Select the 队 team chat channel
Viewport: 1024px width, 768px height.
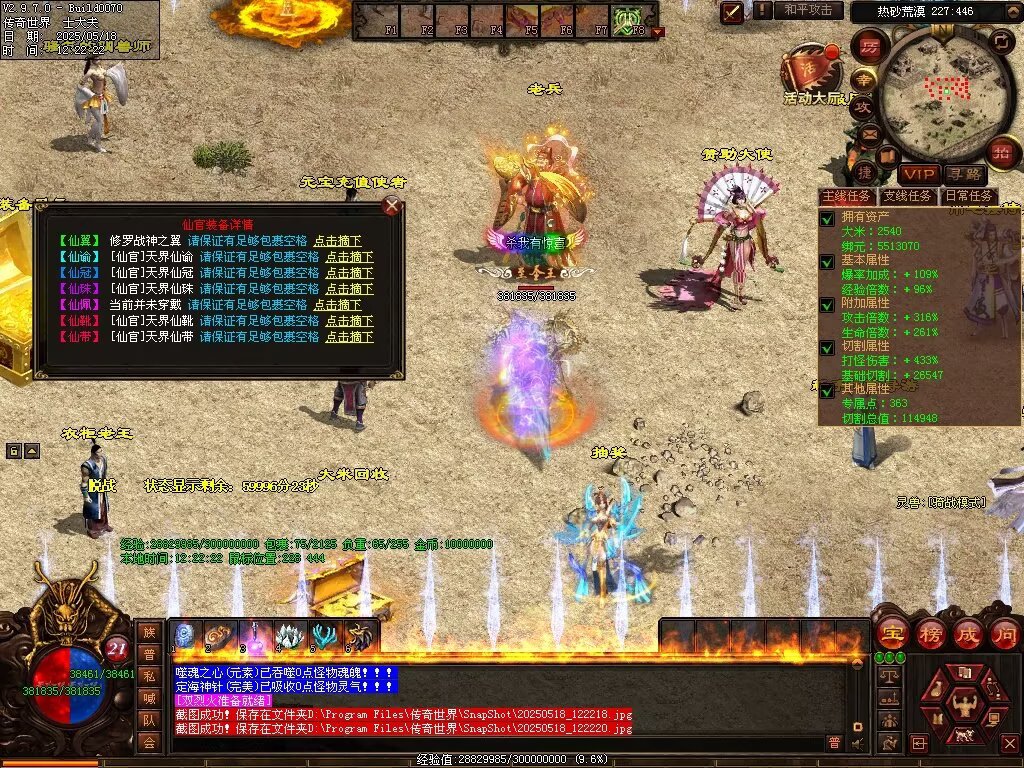tap(149, 719)
